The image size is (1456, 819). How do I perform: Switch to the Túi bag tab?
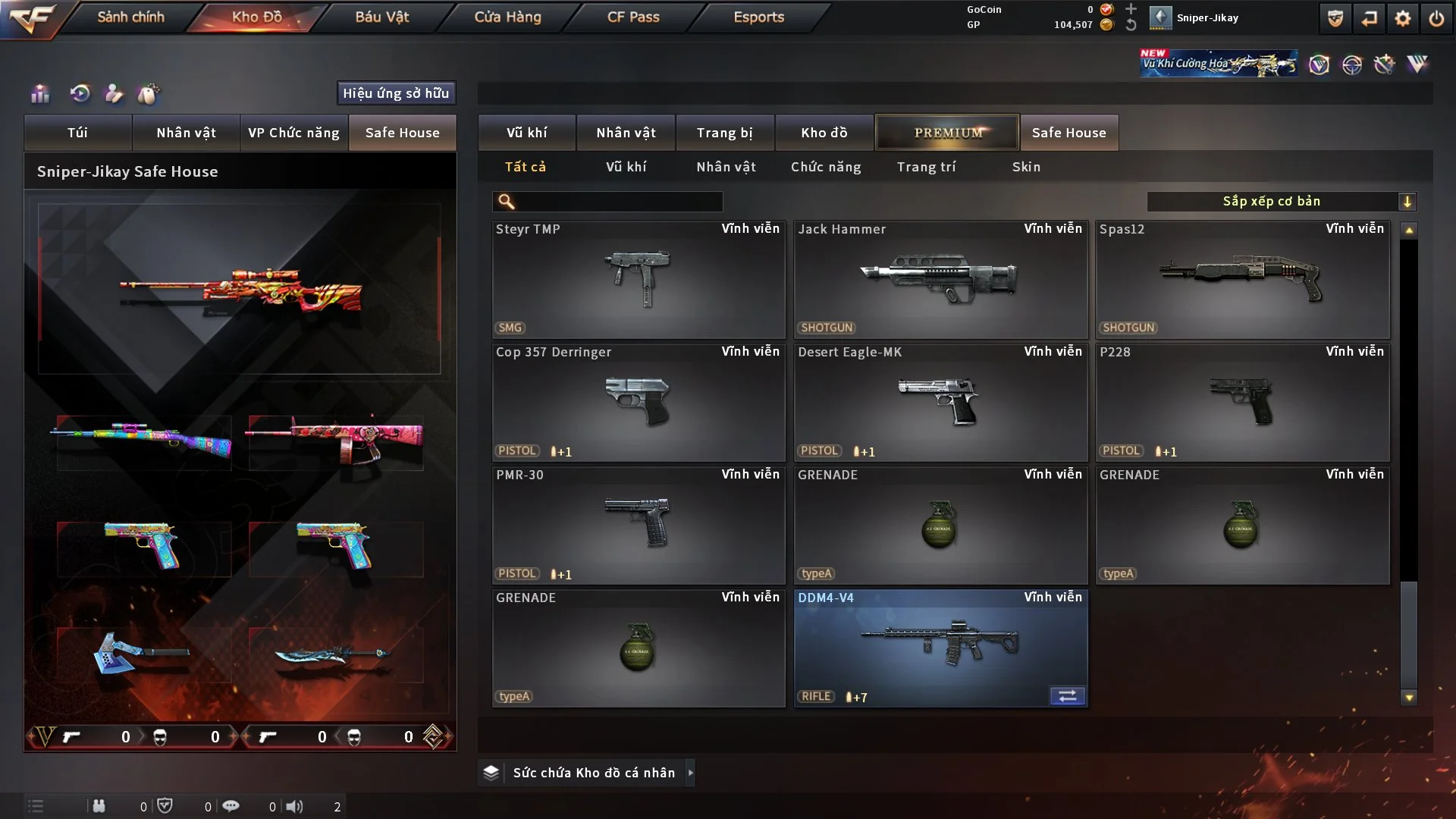[77, 133]
